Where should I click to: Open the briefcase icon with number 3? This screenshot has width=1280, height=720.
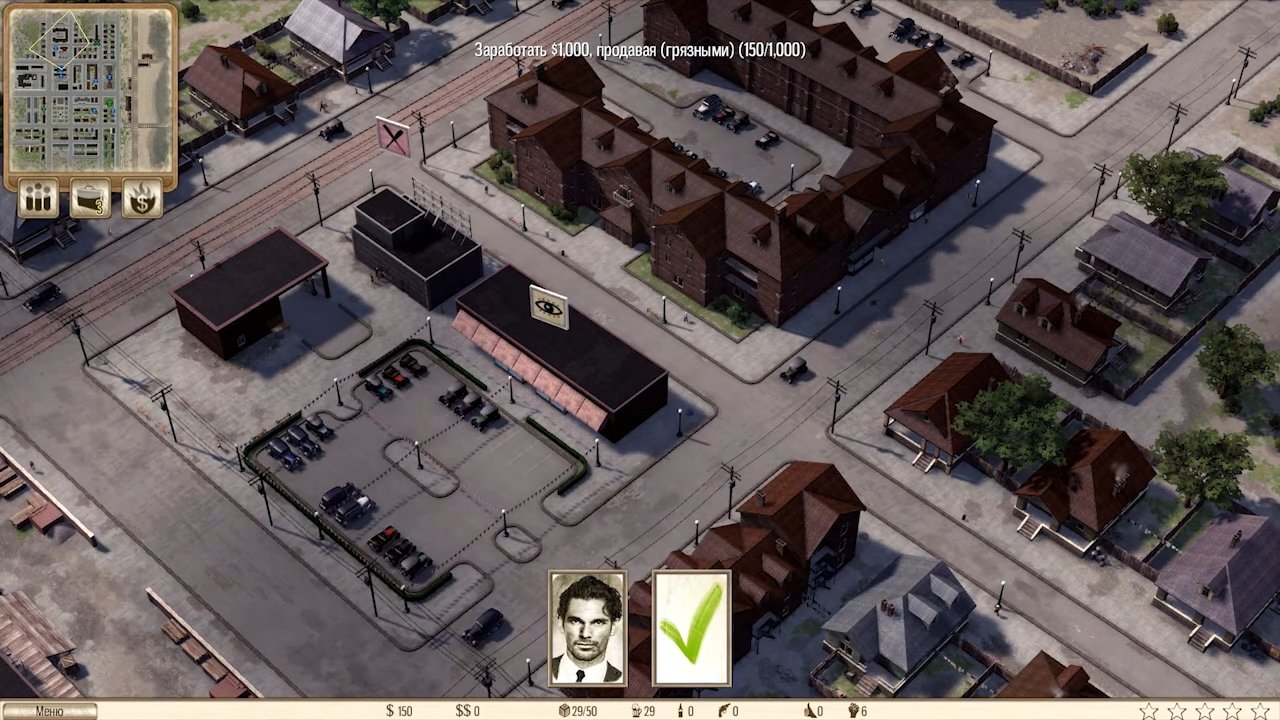pos(90,197)
